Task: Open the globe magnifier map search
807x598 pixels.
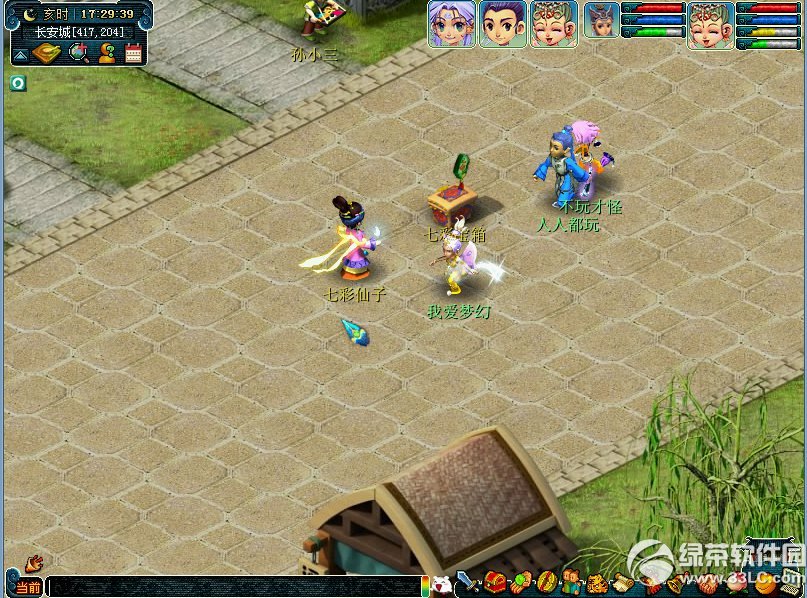Action: pos(78,53)
